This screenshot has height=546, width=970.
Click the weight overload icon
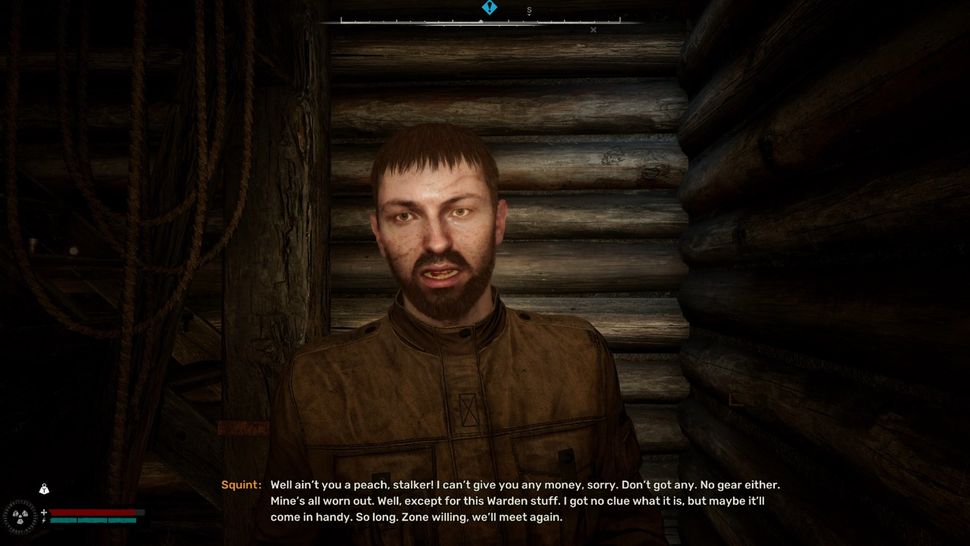click(x=44, y=489)
